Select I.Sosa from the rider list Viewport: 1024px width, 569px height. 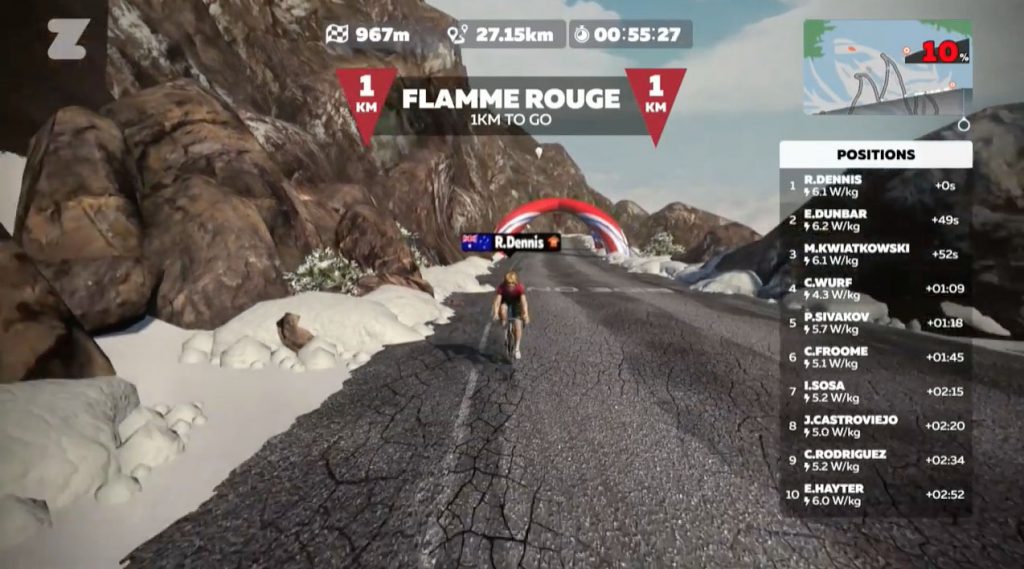click(x=875, y=392)
